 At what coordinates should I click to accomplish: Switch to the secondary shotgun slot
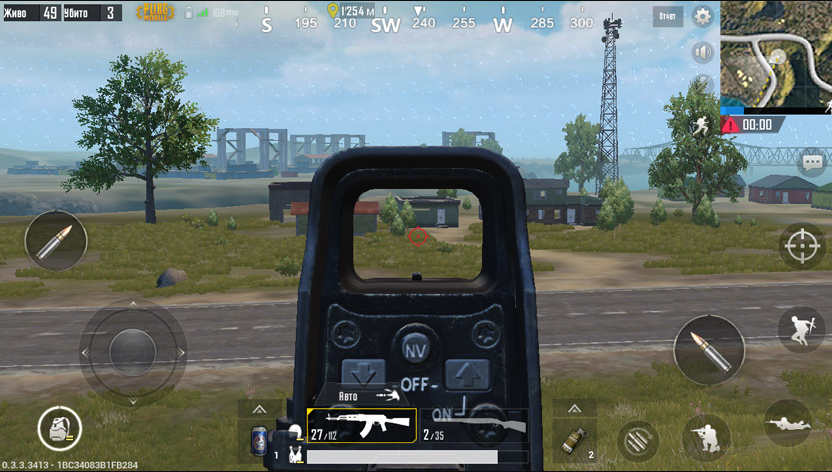[474, 425]
